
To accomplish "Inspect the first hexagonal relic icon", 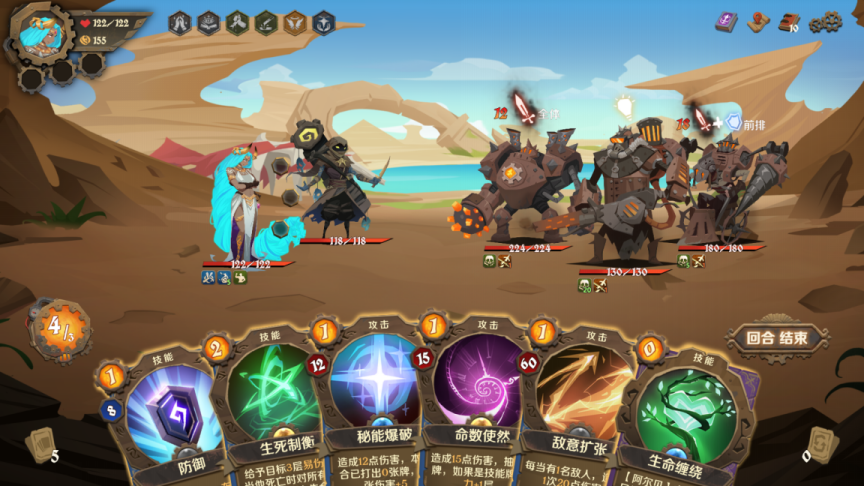I will click(x=180, y=22).
